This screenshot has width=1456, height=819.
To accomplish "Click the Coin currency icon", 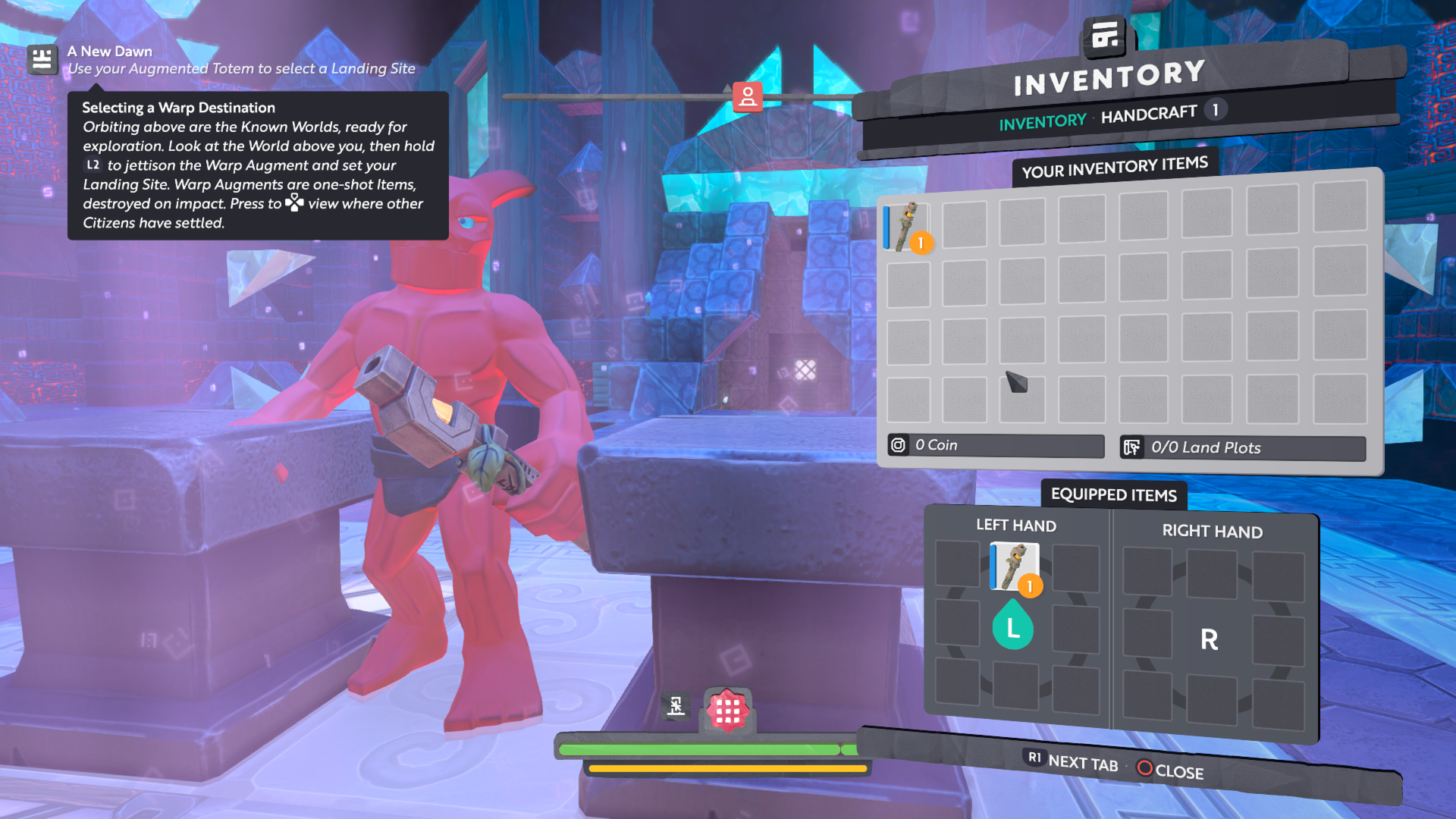I will [x=900, y=446].
